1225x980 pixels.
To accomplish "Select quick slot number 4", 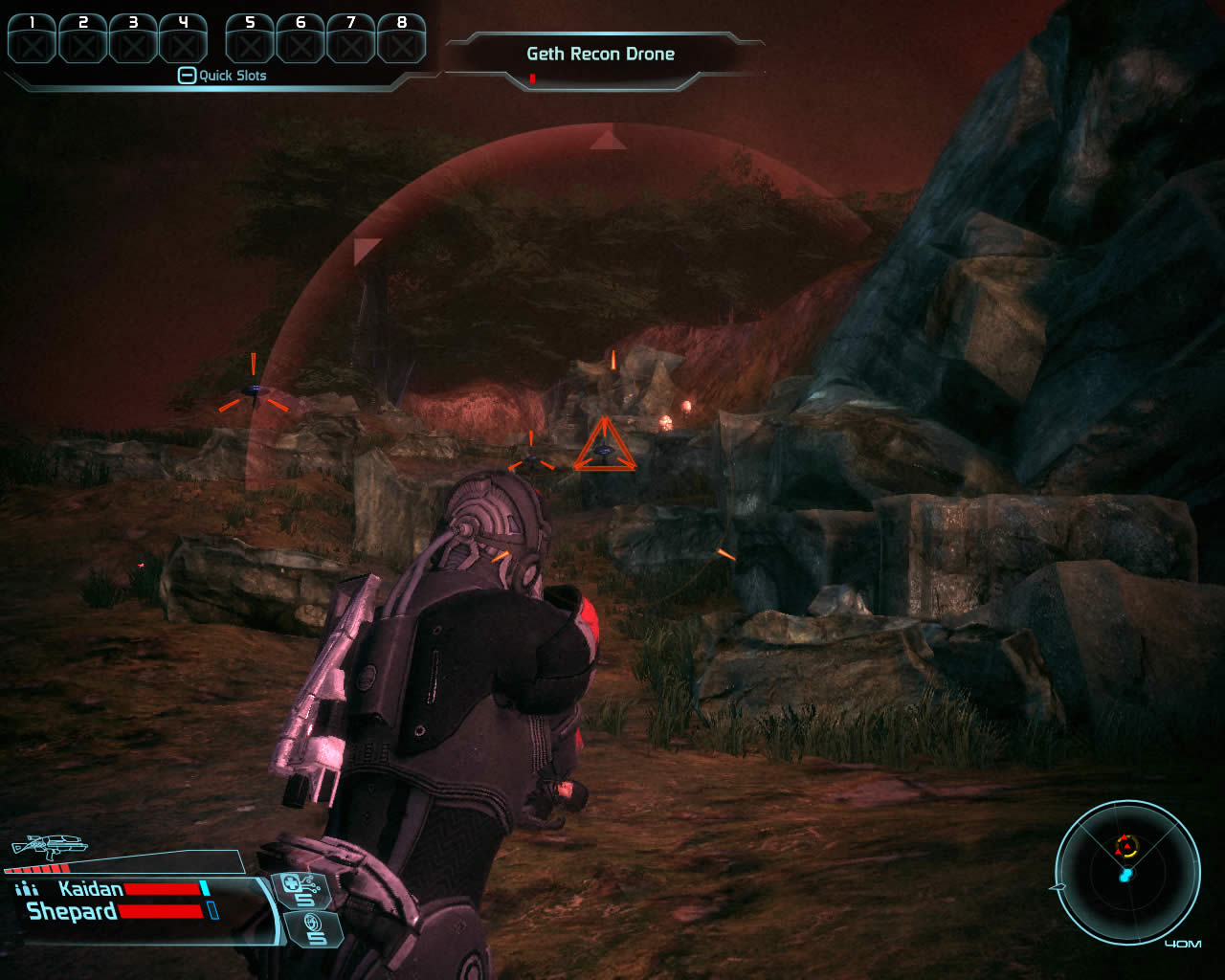I will click(x=183, y=39).
